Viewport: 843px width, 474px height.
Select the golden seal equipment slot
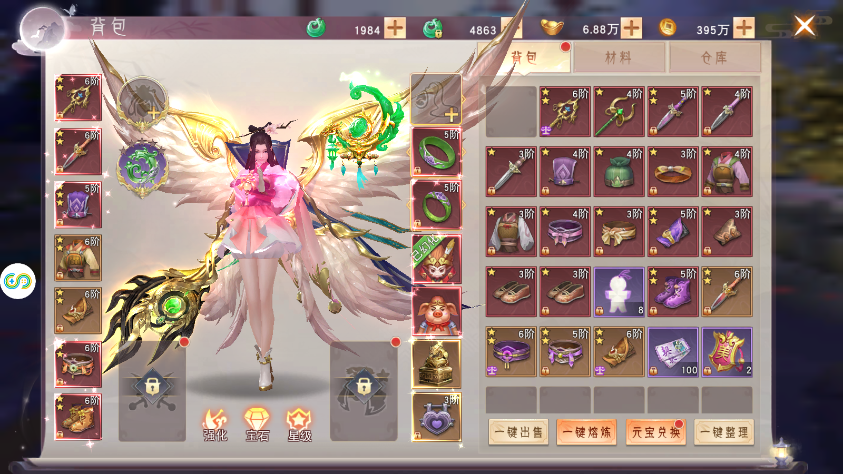[x=436, y=363]
